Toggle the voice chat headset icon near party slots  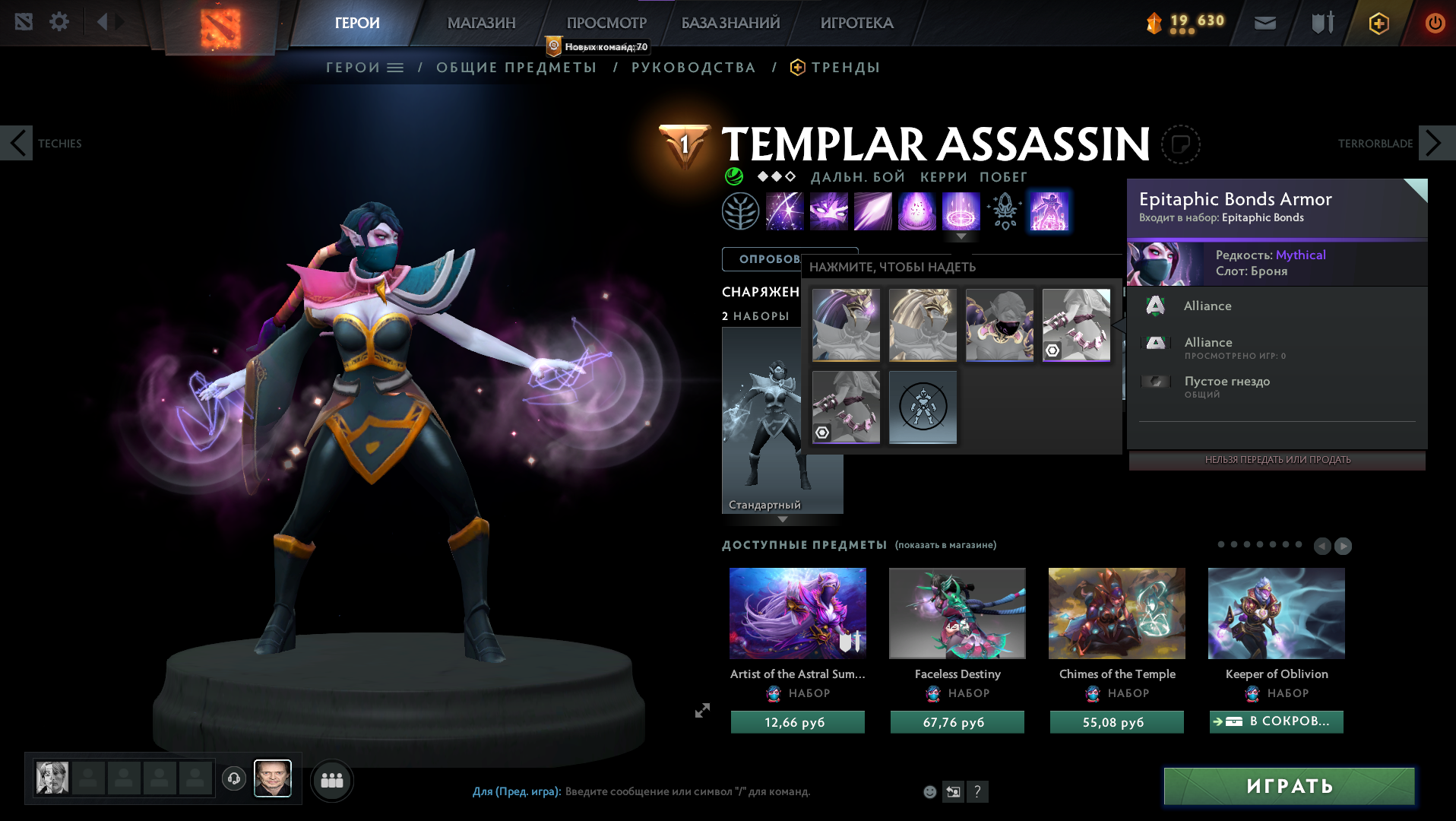click(x=233, y=778)
